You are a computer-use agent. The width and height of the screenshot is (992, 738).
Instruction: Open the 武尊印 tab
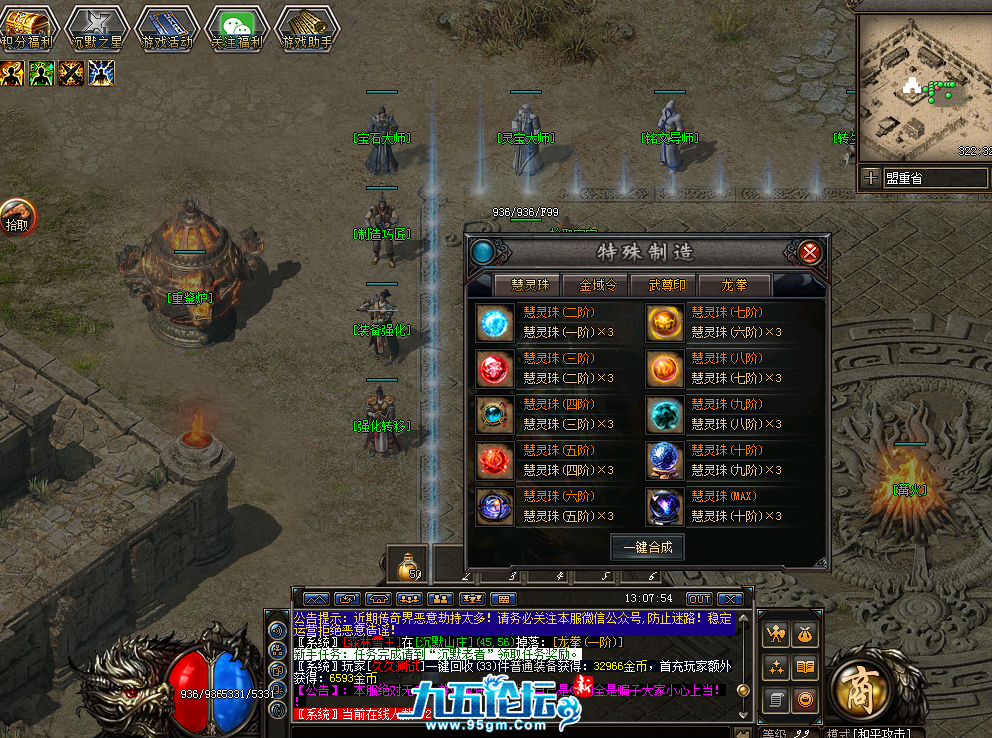click(667, 285)
